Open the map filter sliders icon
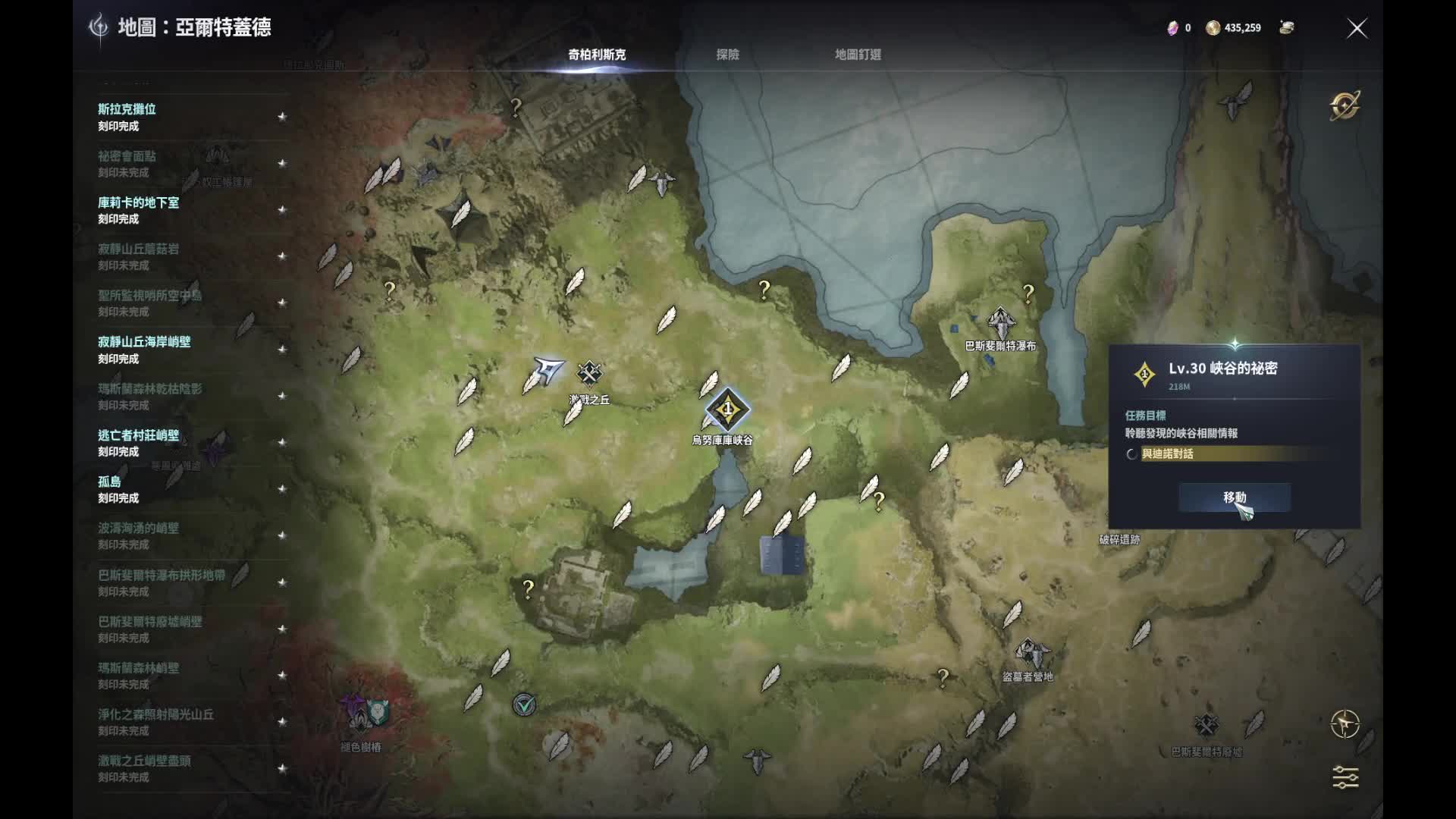This screenshot has height=819, width=1456. [x=1345, y=777]
